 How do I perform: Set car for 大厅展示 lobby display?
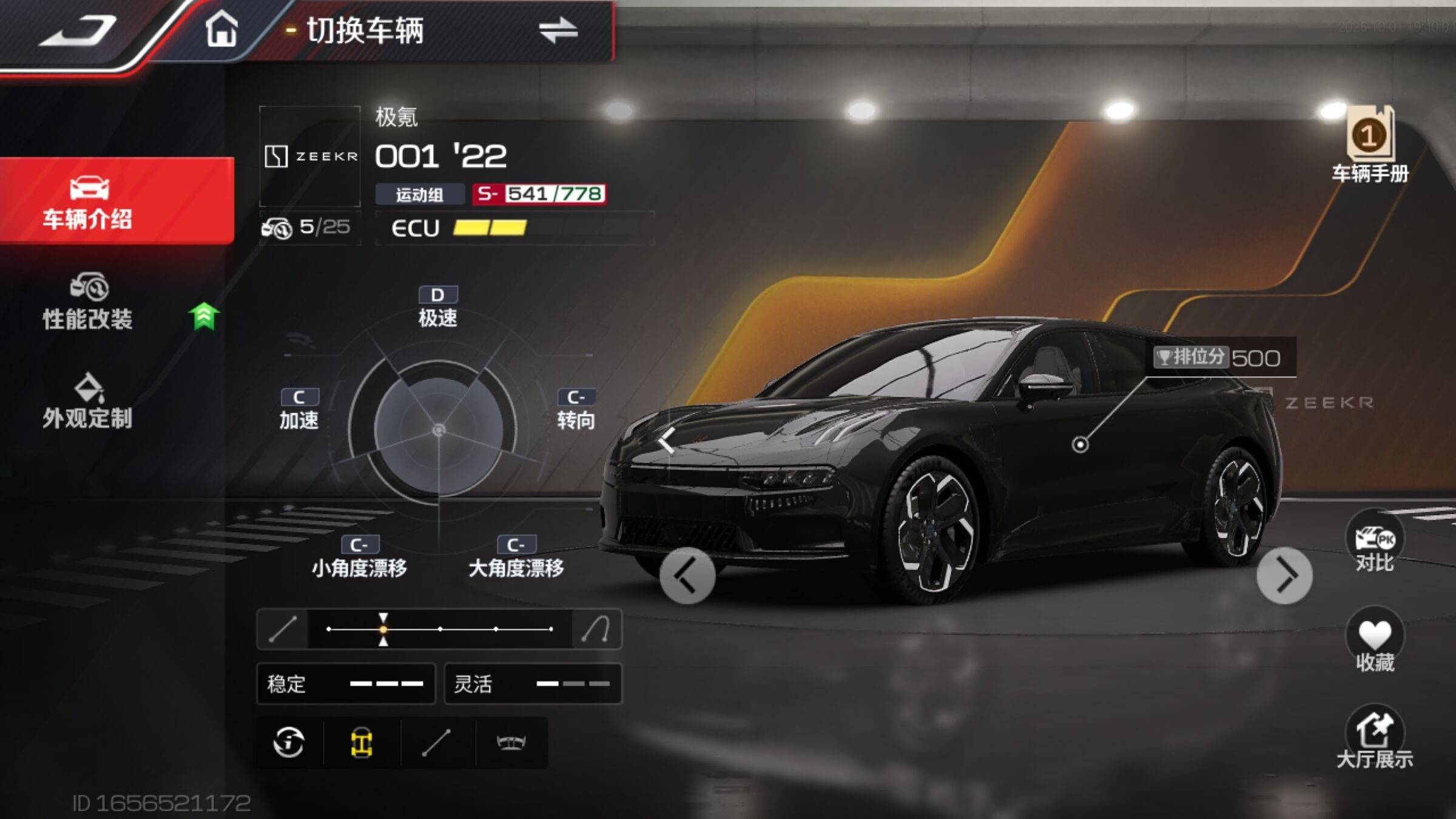coord(1375,738)
